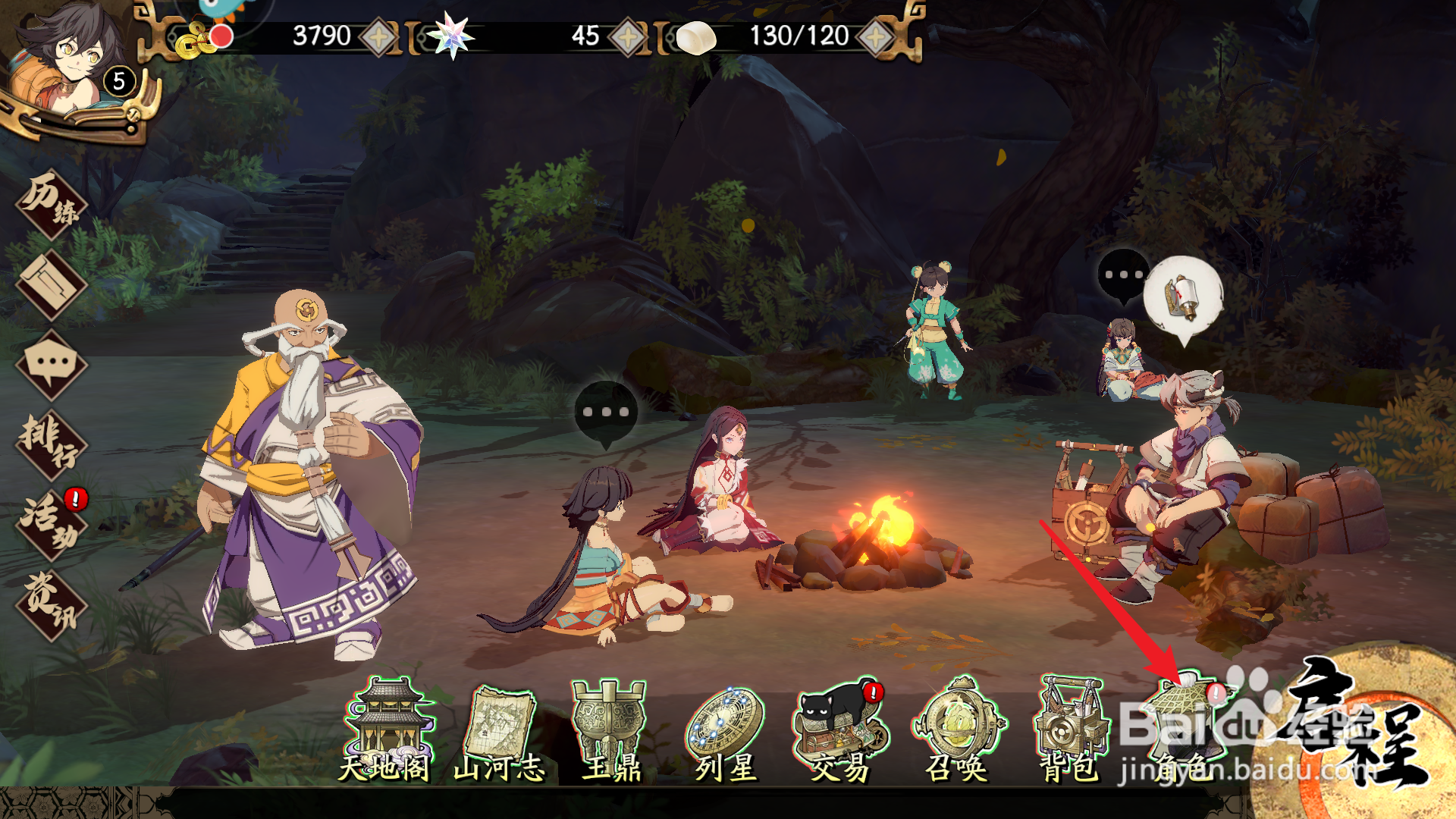The width and height of the screenshot is (1456, 819).
Task: Open the scroll icon on the left sidebar
Action: [52, 285]
